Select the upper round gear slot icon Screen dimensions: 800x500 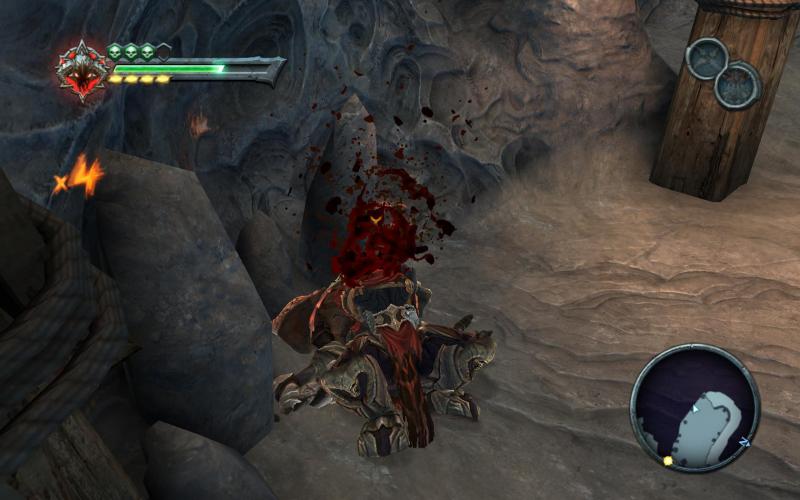click(x=707, y=59)
